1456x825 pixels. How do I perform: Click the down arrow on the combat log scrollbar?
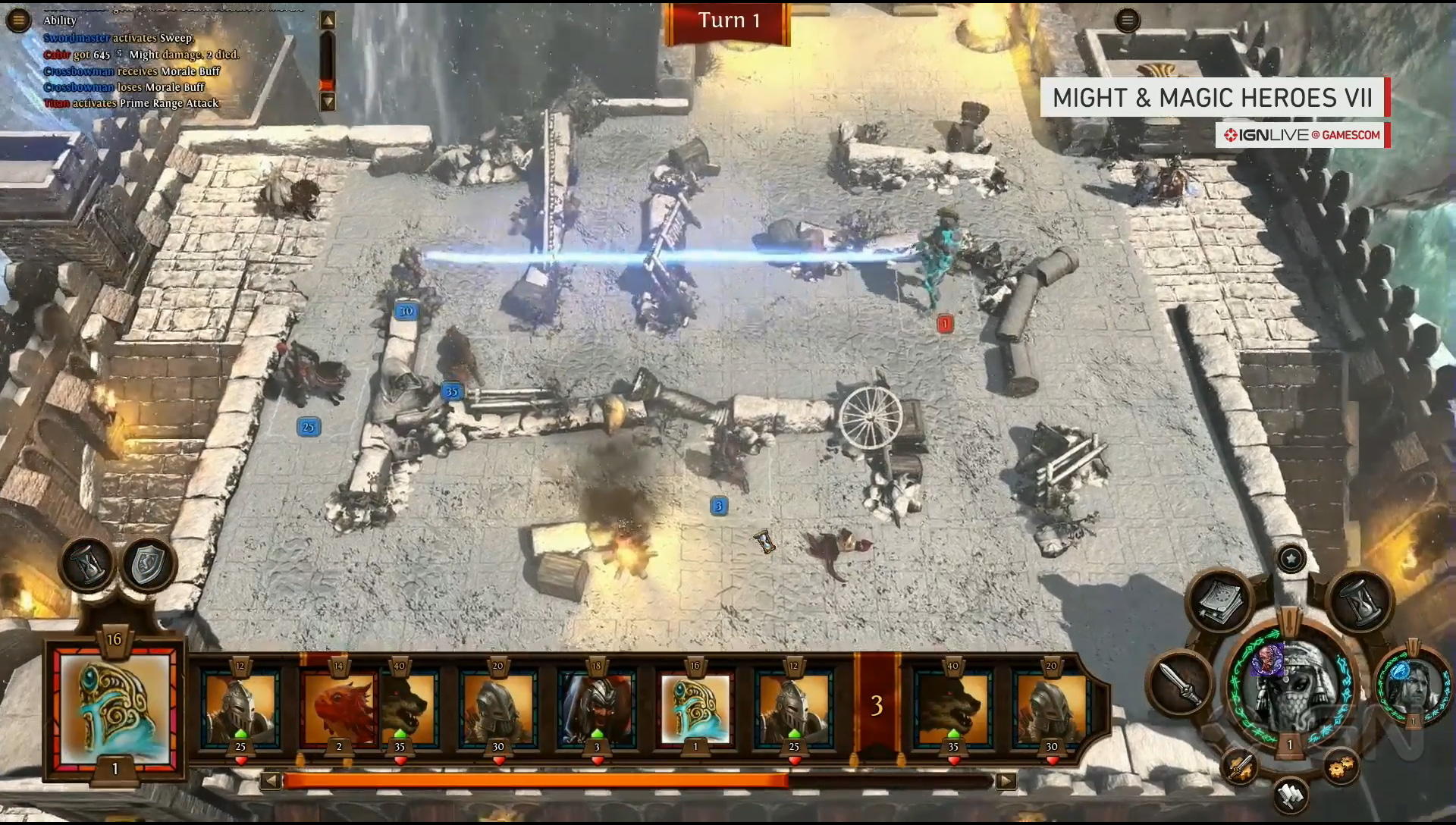[x=328, y=99]
